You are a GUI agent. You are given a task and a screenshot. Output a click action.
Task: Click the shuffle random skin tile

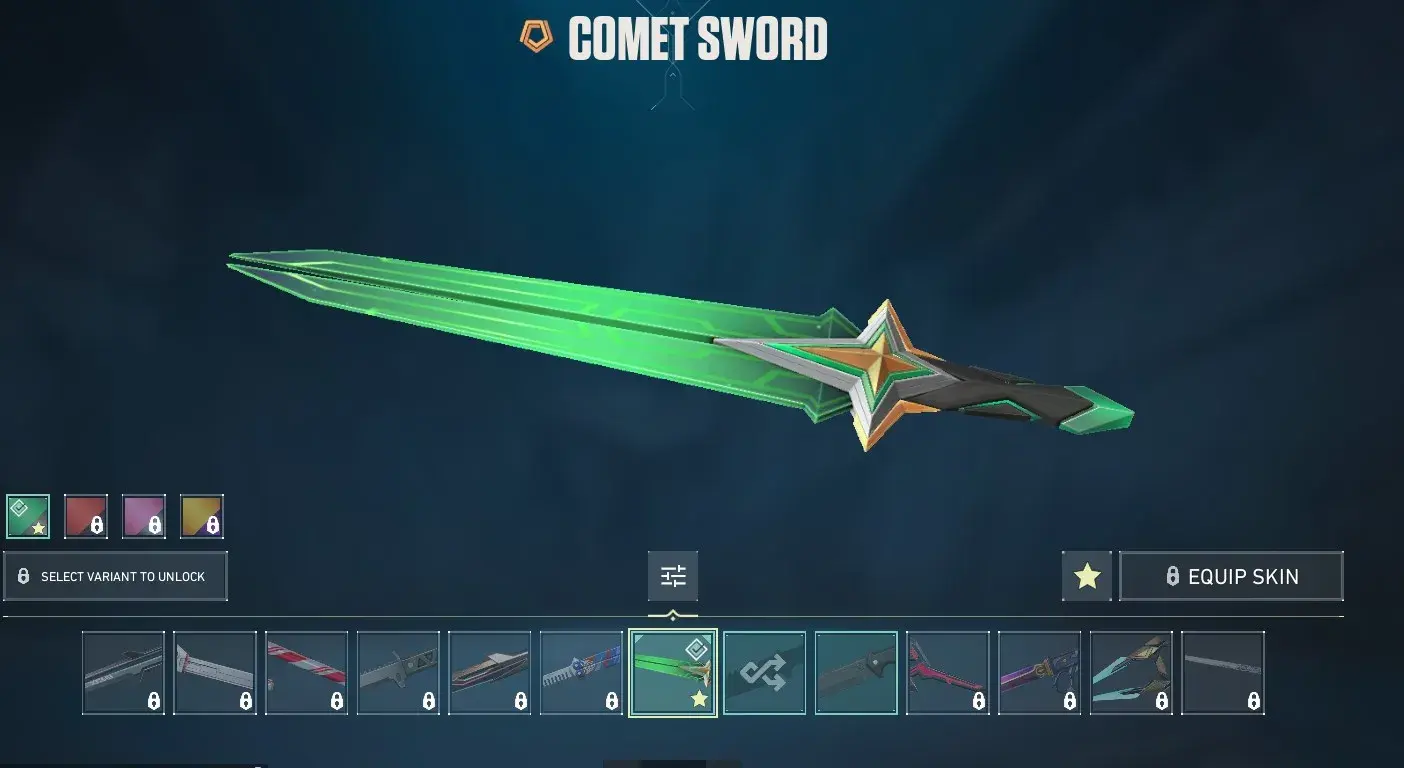pos(764,671)
